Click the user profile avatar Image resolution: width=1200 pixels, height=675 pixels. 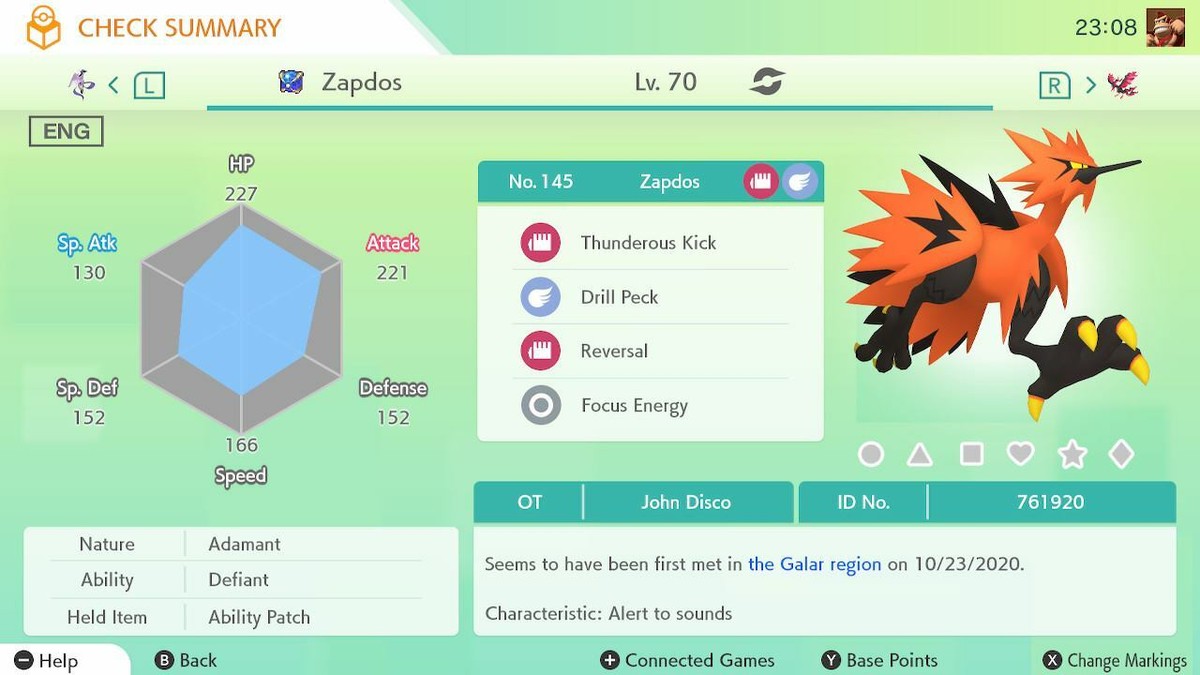[1165, 27]
